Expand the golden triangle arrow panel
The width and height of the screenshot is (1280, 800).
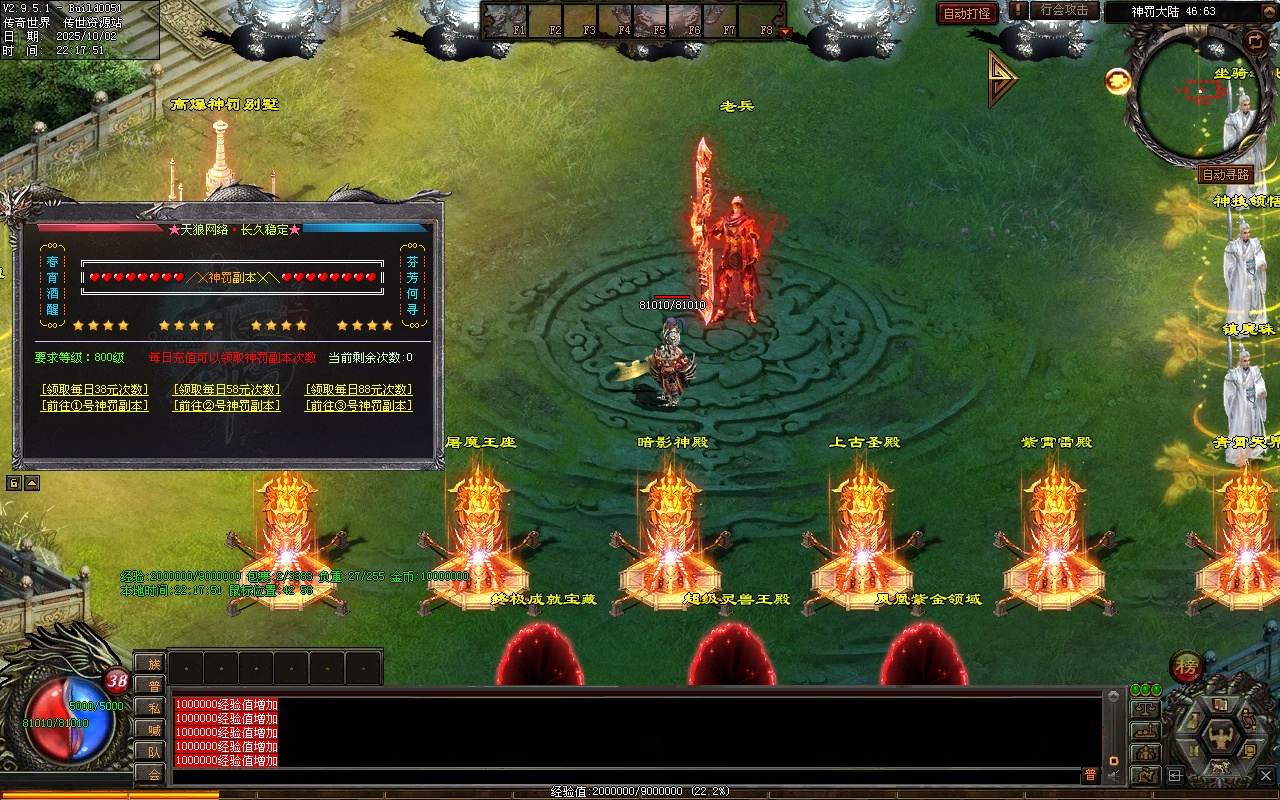pyautogui.click(x=1001, y=78)
